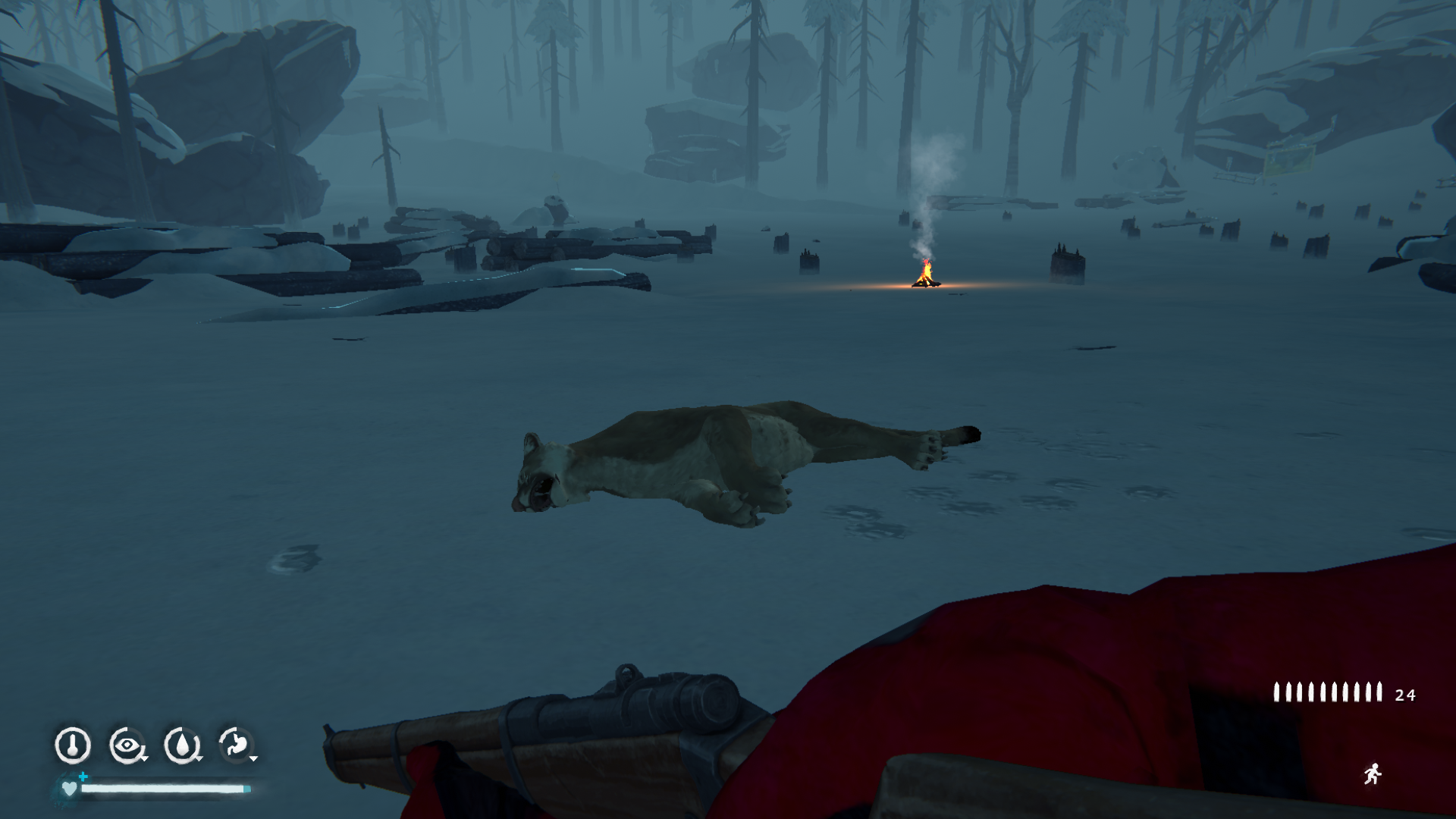Select the eye-shaped fatigue status icon
The image size is (1456, 819).
(127, 745)
